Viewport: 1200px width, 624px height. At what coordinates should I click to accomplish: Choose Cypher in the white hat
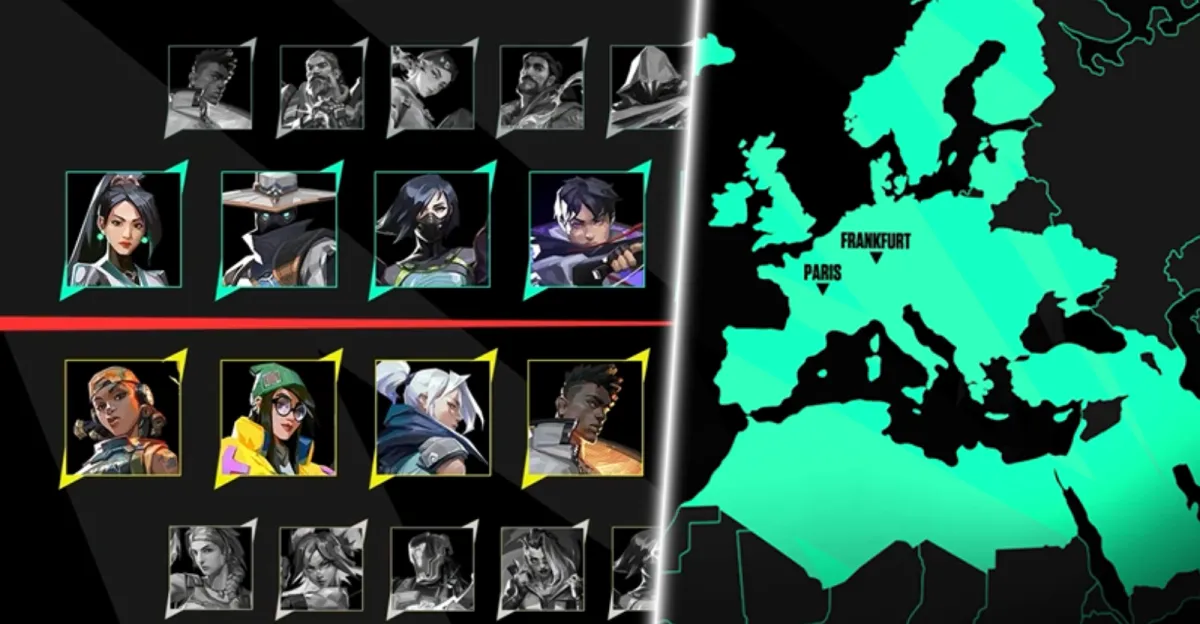coord(279,229)
